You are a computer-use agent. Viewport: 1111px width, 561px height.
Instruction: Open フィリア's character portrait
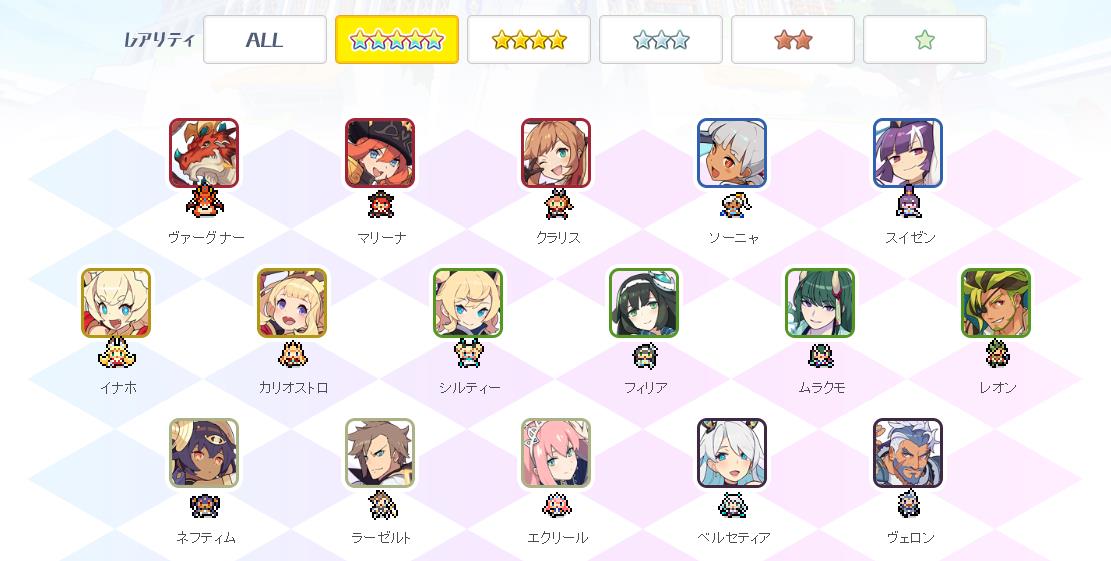click(644, 303)
